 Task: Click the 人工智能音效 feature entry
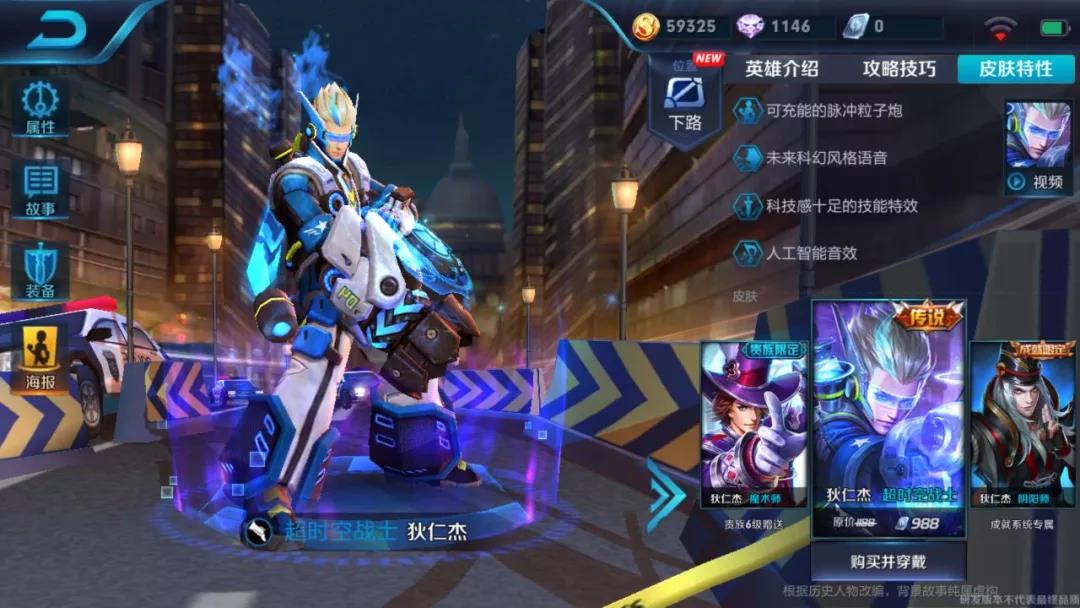coord(797,253)
